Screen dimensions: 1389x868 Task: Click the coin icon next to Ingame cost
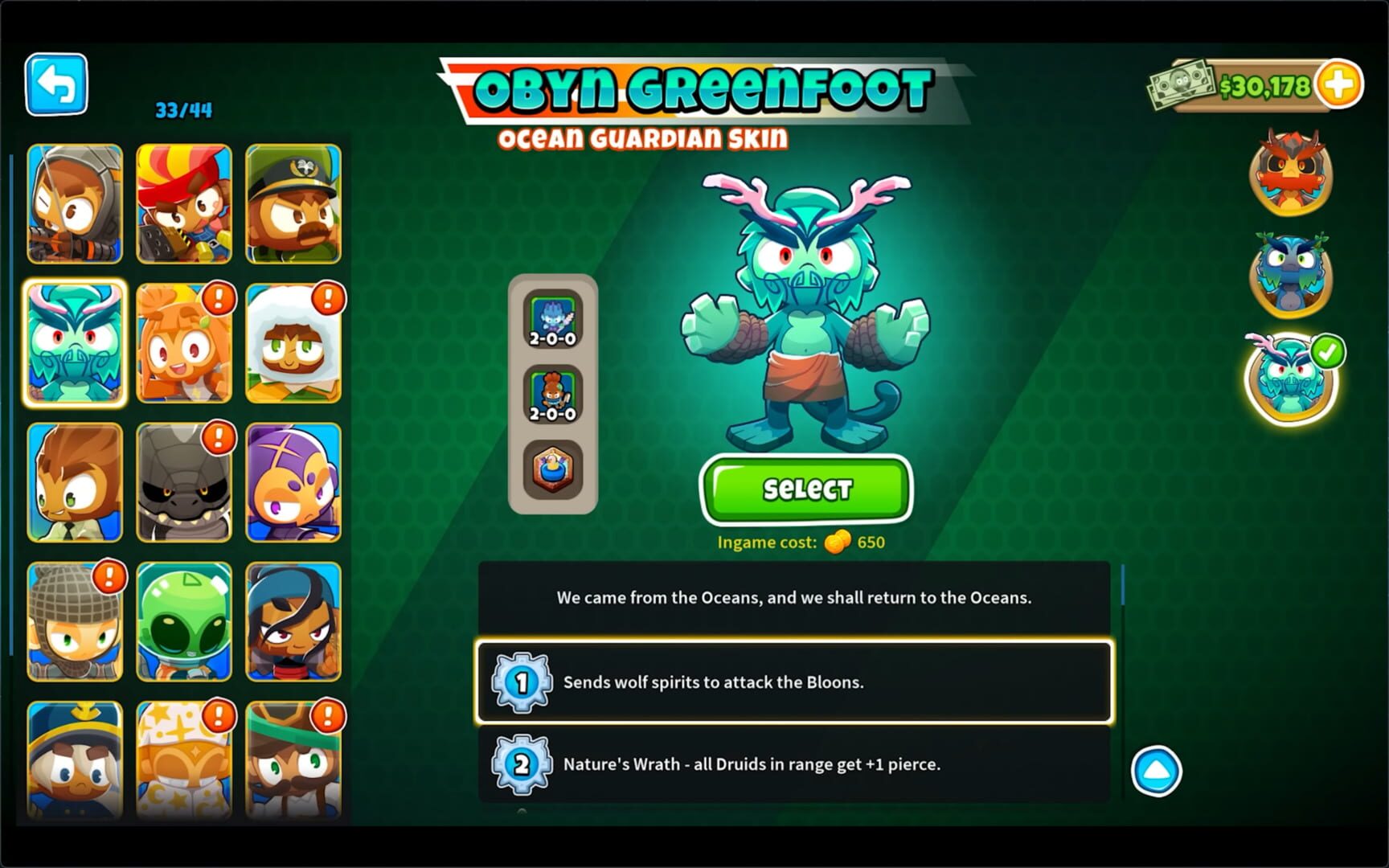coord(838,542)
